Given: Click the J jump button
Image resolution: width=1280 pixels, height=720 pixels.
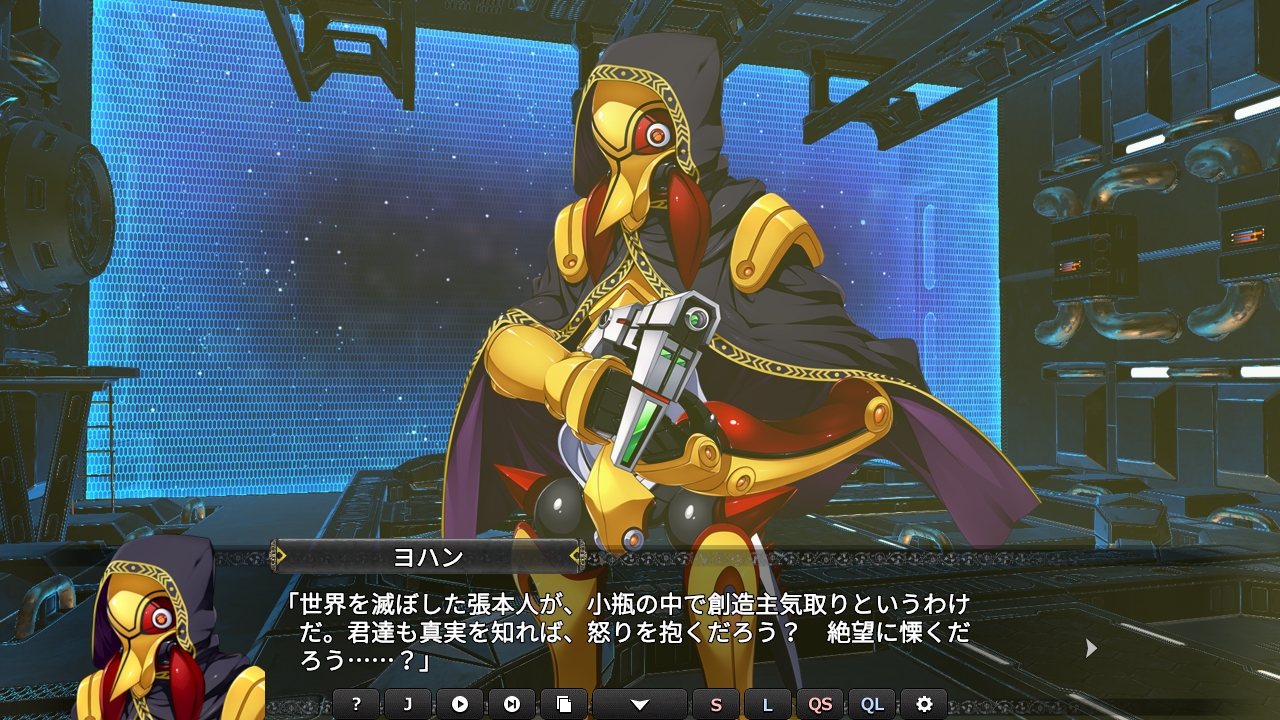Looking at the screenshot, I should point(408,704).
